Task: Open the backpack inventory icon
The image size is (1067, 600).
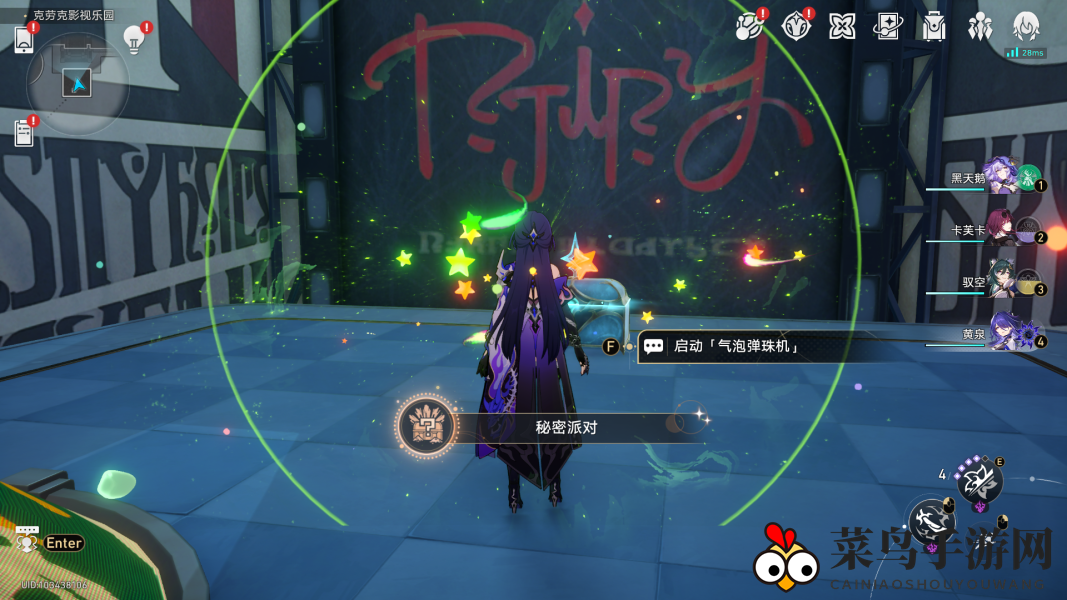Action: [934, 26]
